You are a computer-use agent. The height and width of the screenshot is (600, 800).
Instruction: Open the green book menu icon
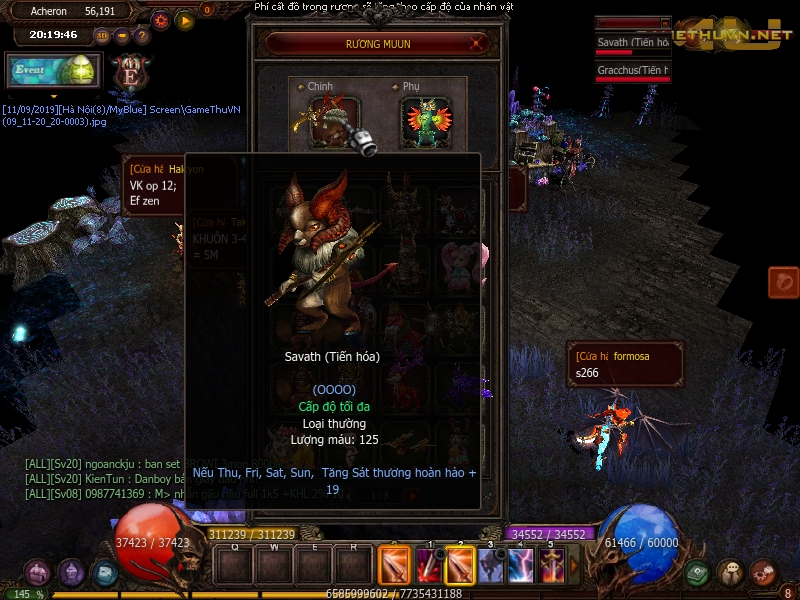point(698,573)
